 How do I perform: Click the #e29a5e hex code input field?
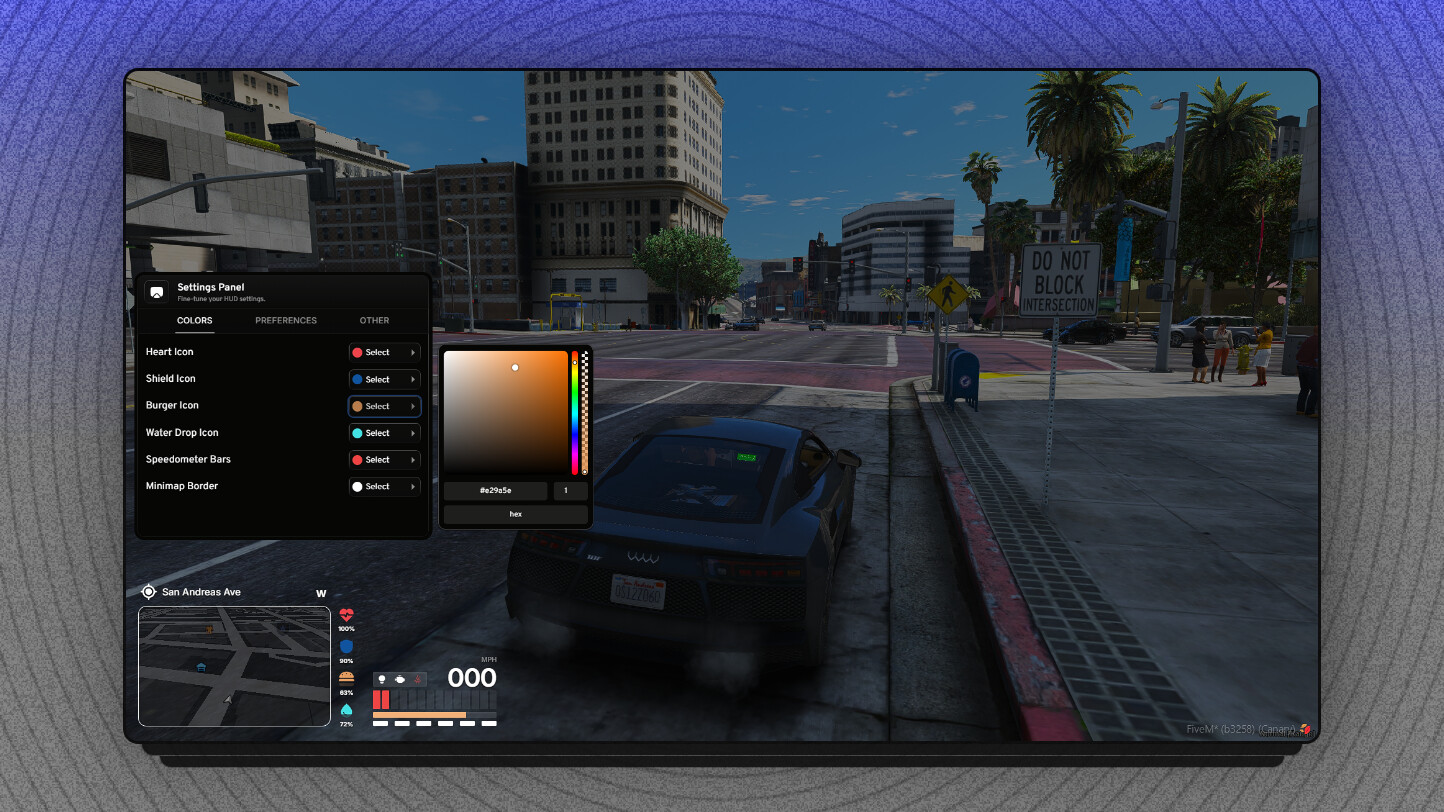[x=495, y=490]
